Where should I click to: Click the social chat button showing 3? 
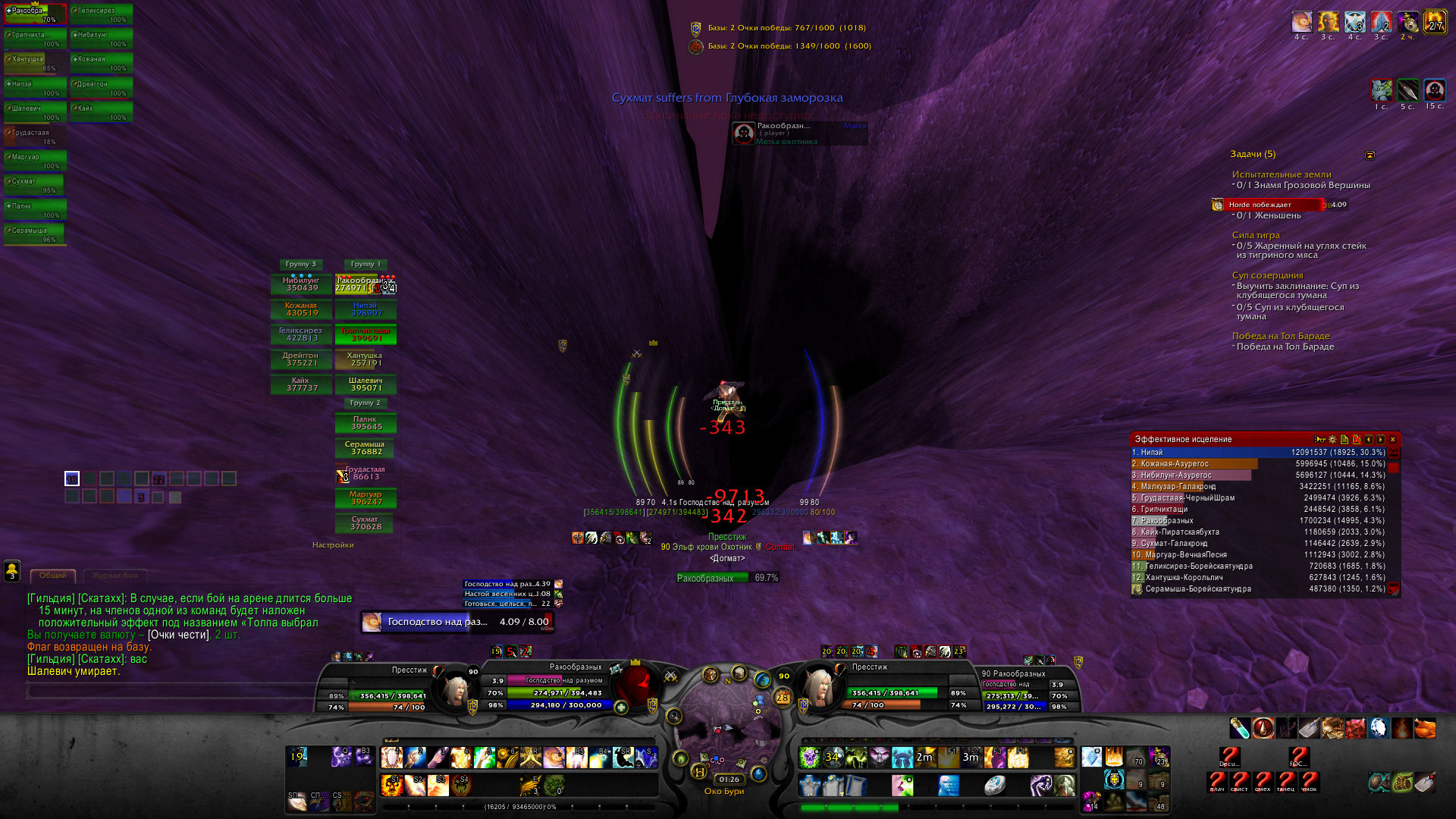pos(12,570)
